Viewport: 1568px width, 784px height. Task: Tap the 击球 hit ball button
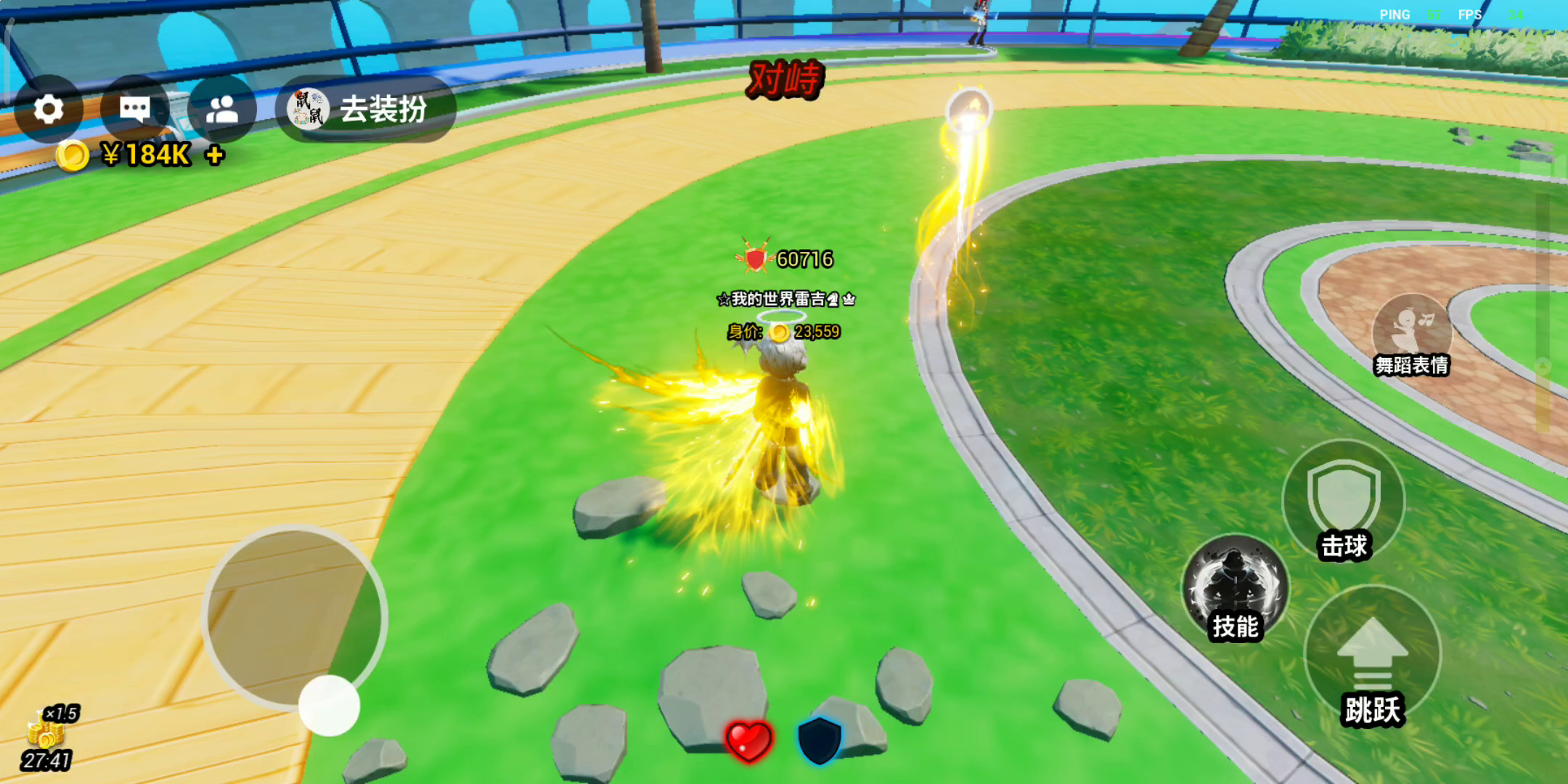pos(1344,501)
